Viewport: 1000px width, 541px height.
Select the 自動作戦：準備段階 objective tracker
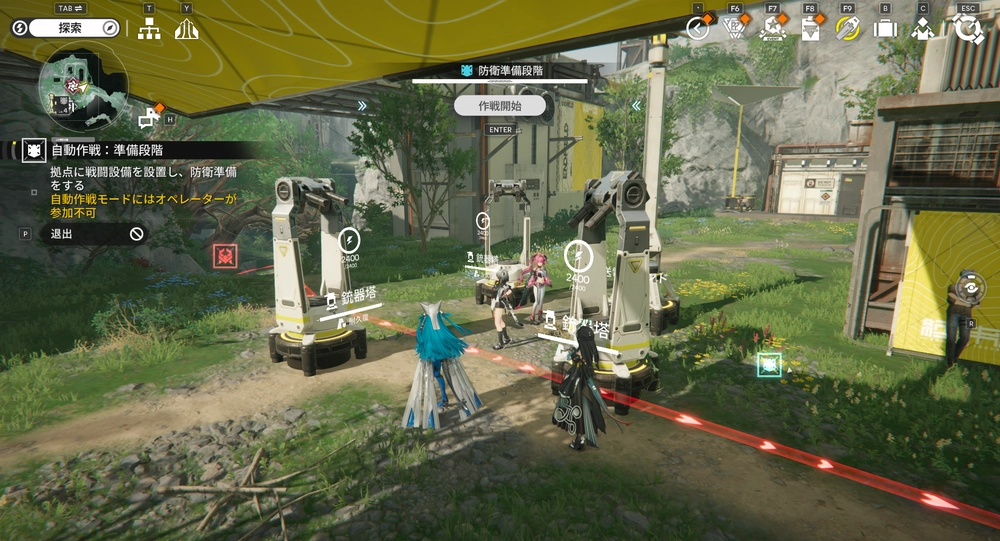(108, 150)
